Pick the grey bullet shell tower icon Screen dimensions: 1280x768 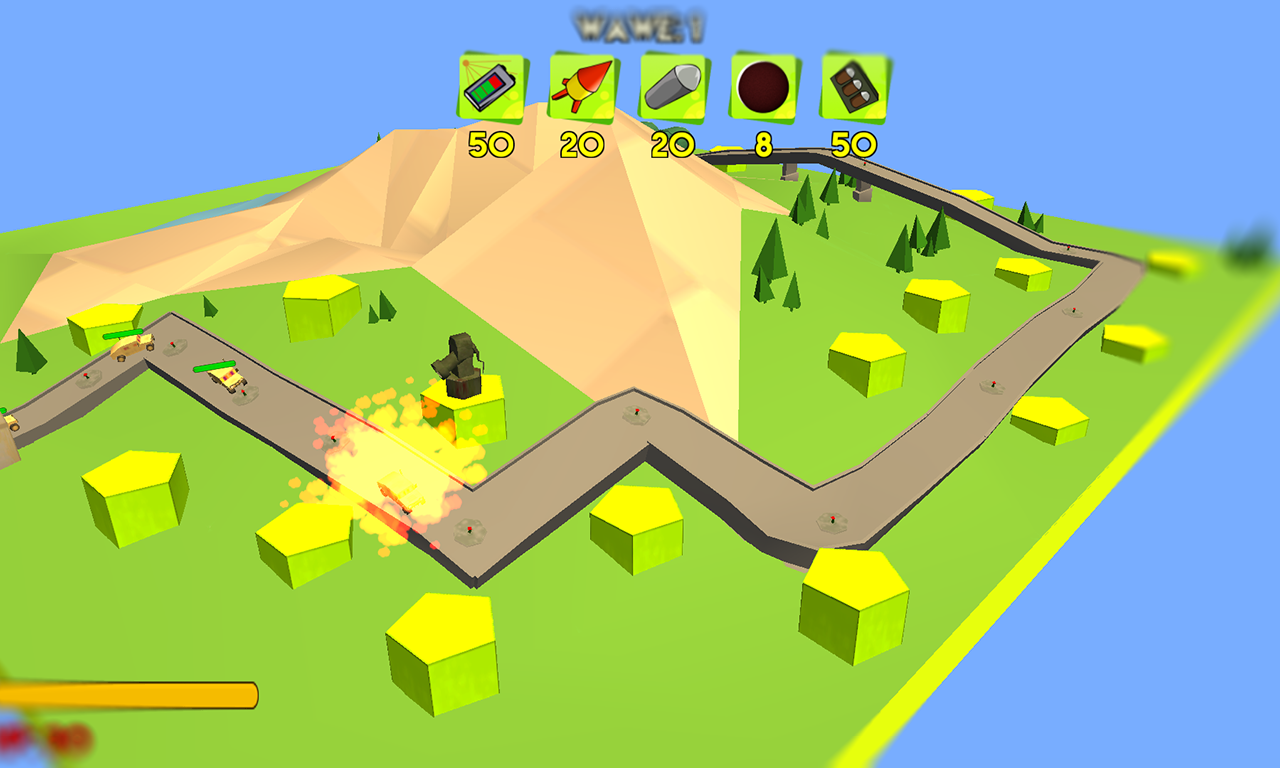(673, 88)
